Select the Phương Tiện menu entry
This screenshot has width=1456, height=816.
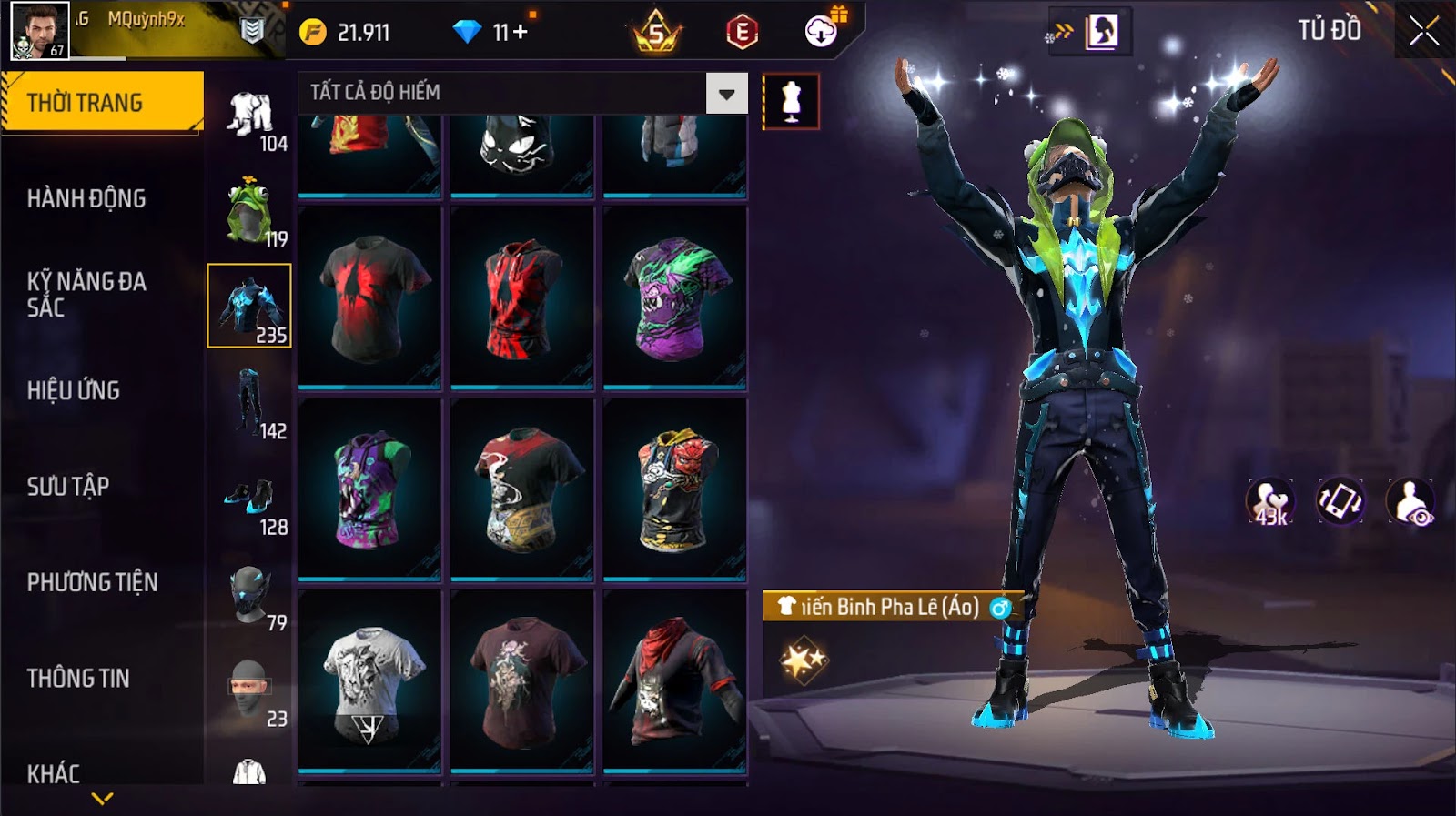[92, 582]
